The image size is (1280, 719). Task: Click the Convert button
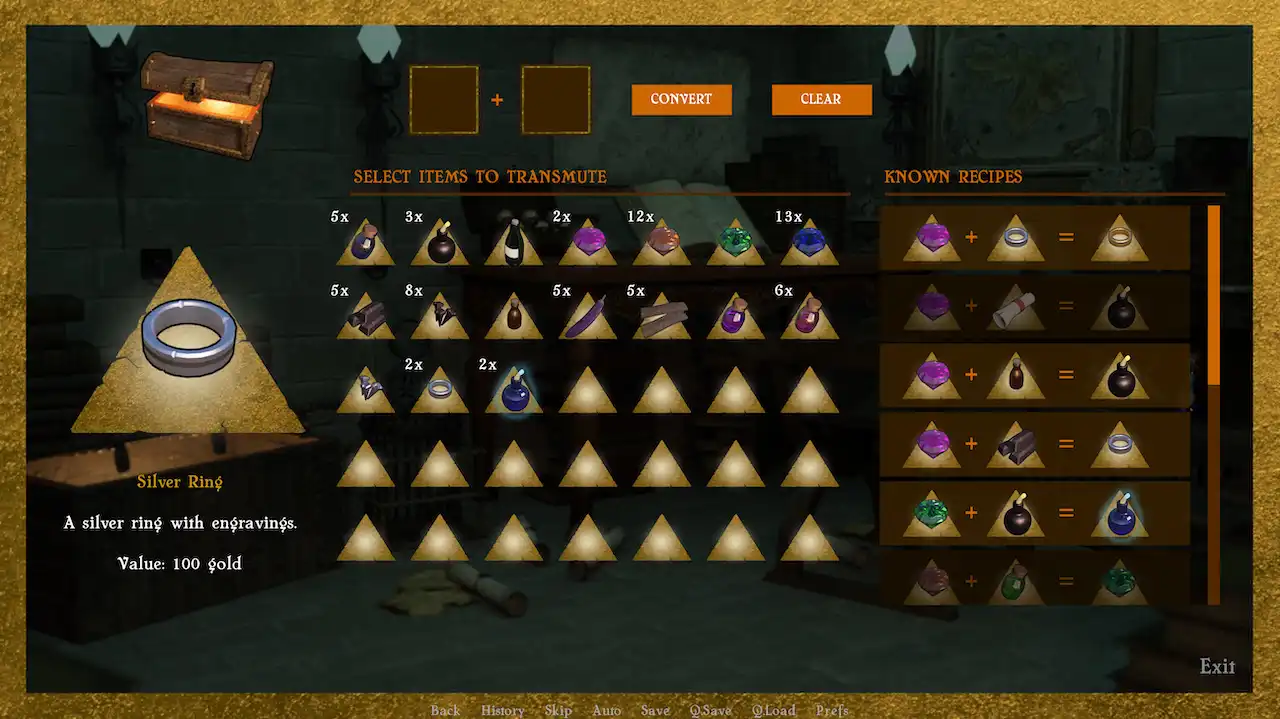pyautogui.click(x=681, y=99)
